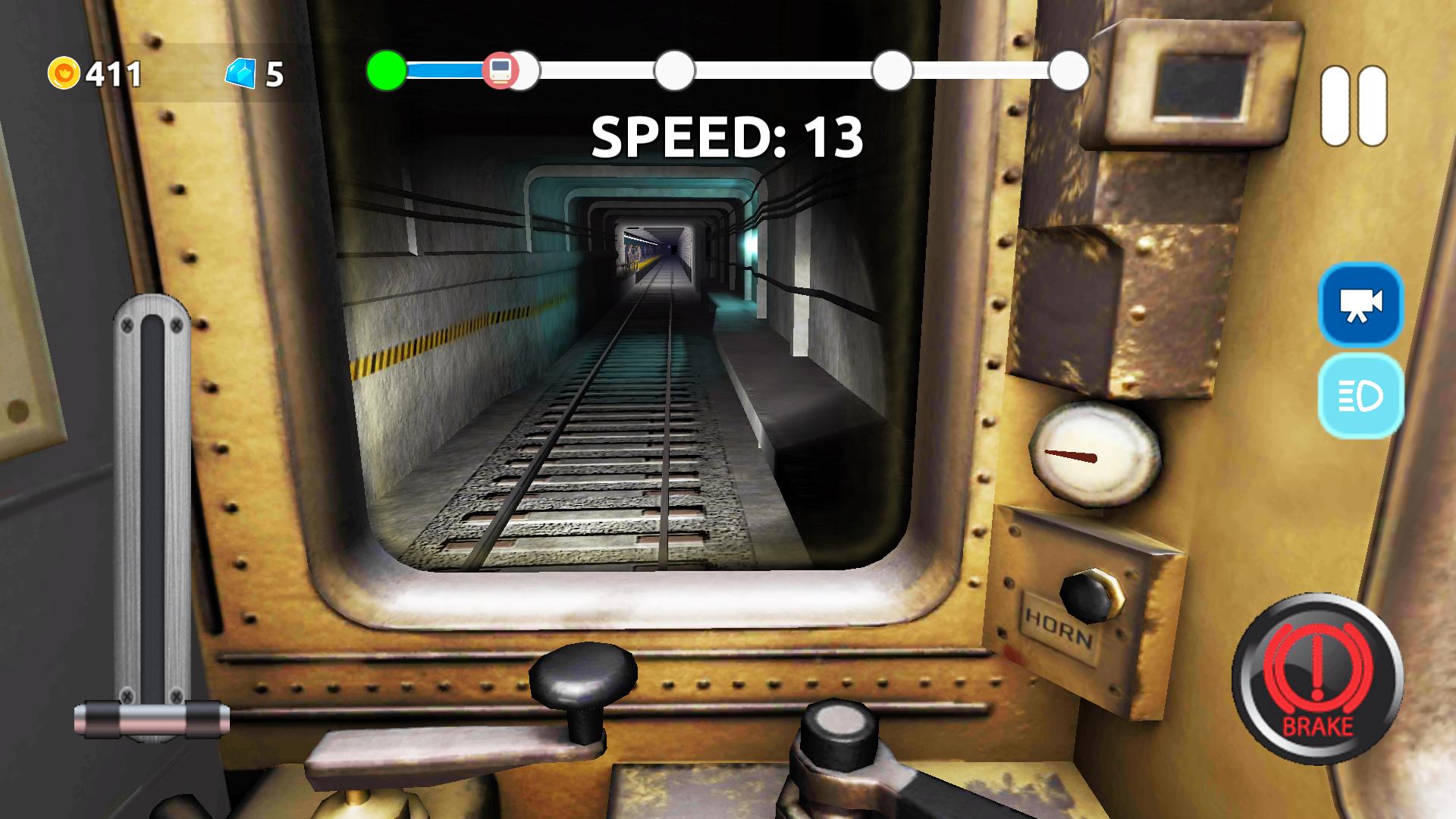This screenshot has width=1456, height=819.
Task: Tap the 411 coin counter
Action: click(111, 74)
